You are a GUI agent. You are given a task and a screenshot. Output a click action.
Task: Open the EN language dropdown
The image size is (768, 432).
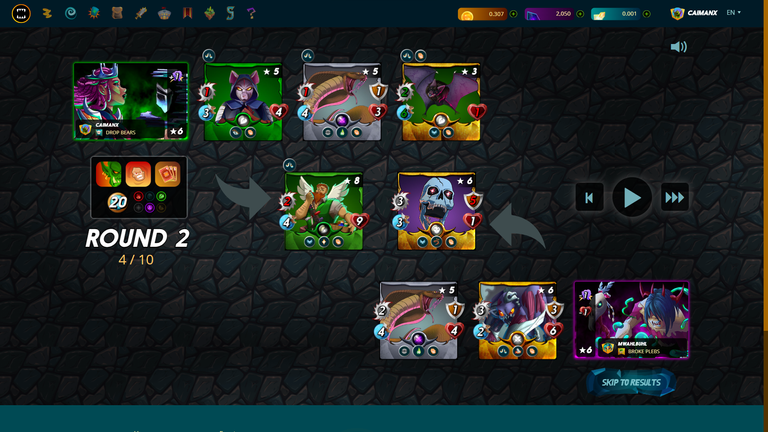(733, 13)
